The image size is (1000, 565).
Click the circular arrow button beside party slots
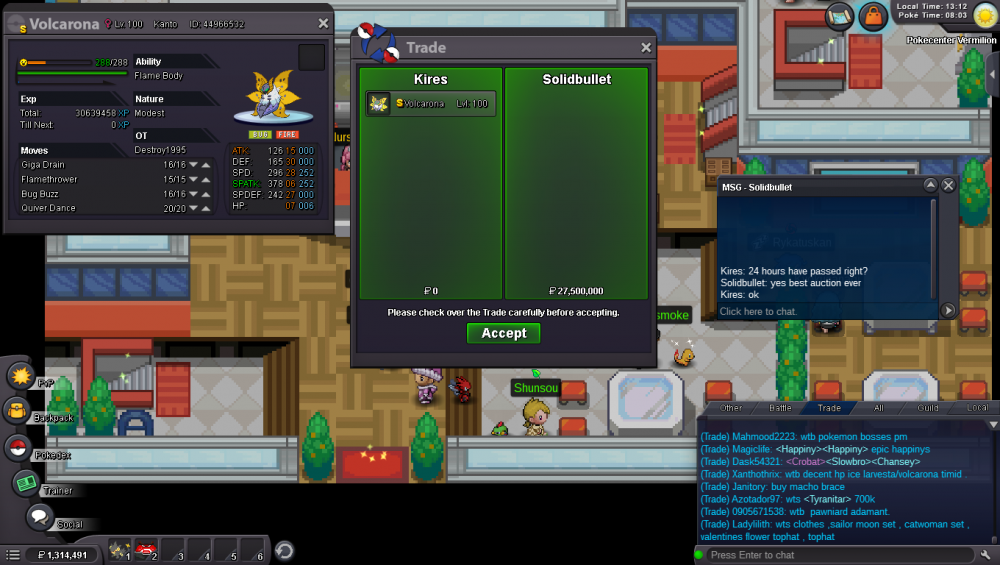tap(284, 551)
